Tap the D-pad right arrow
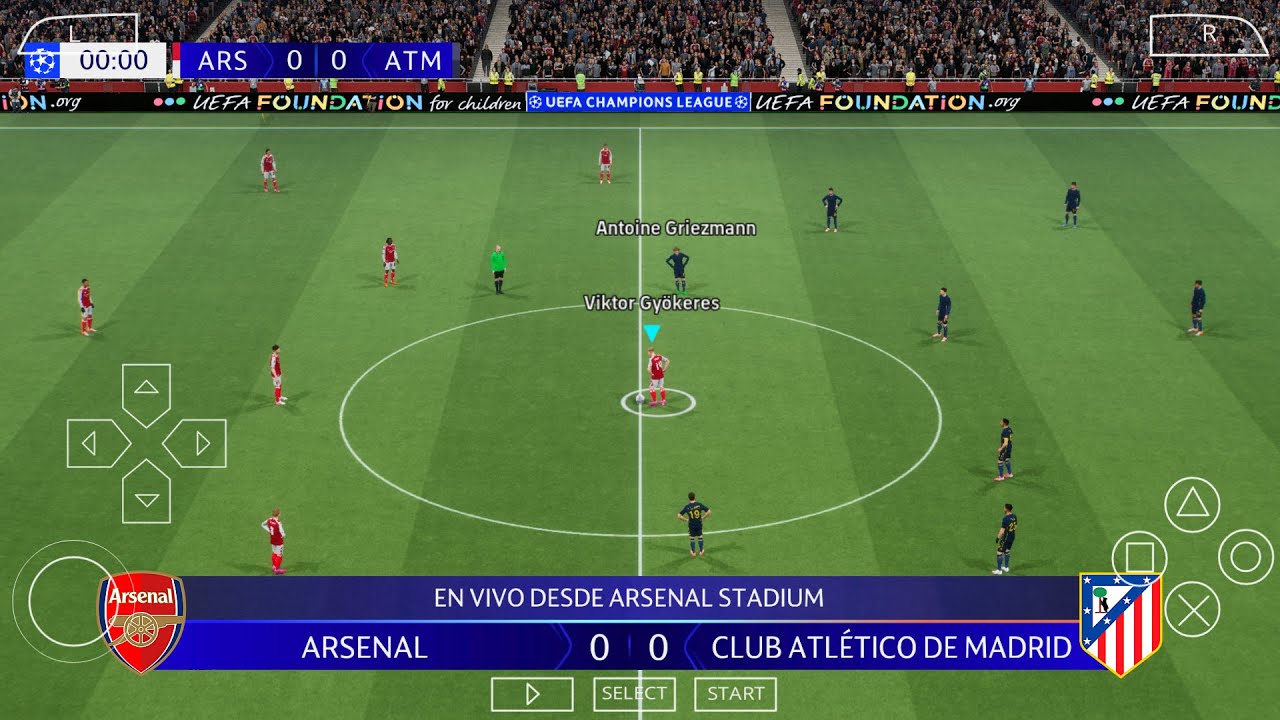1280x720 pixels. click(198, 443)
